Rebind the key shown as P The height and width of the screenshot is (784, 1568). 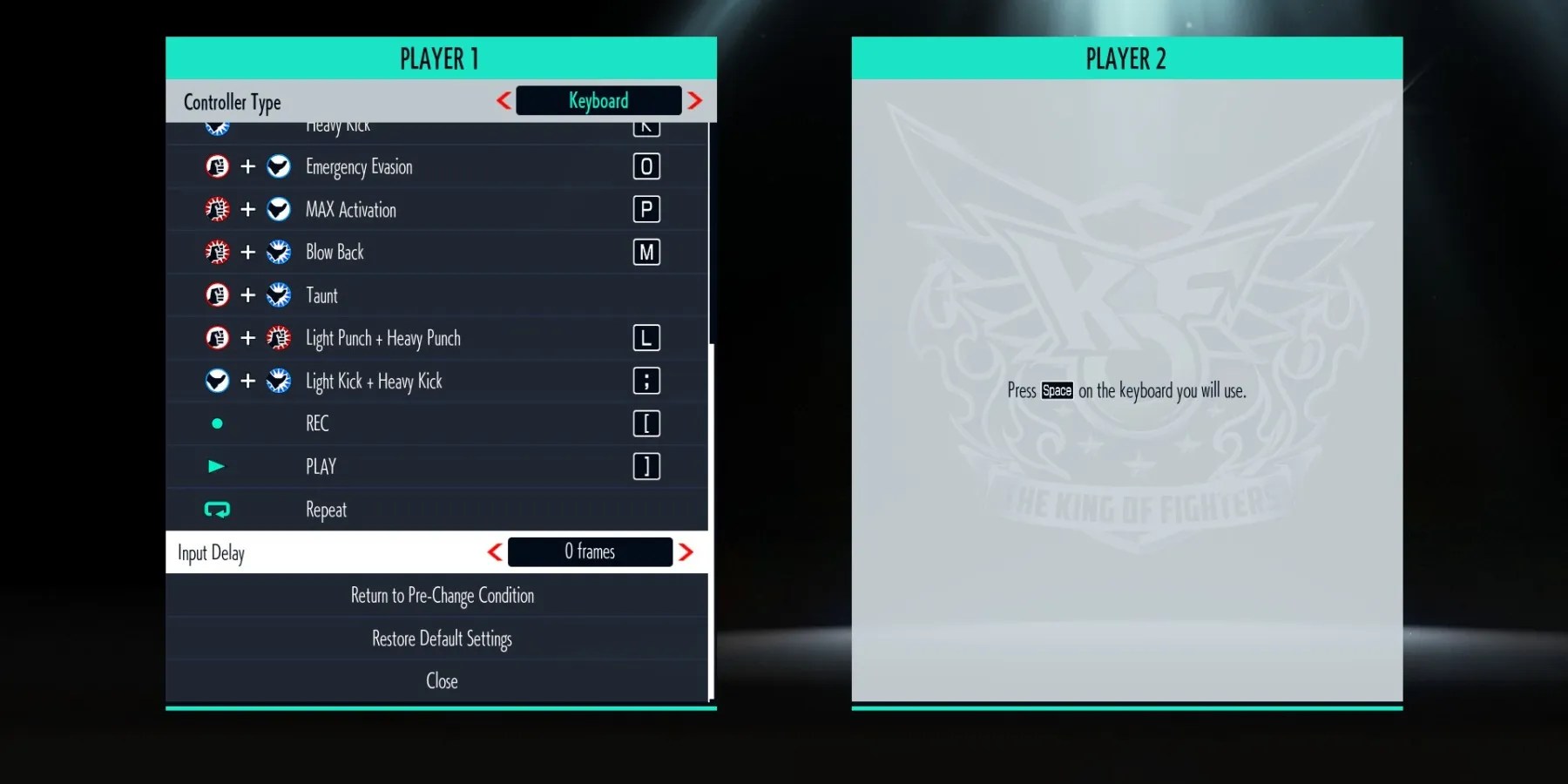click(x=645, y=209)
